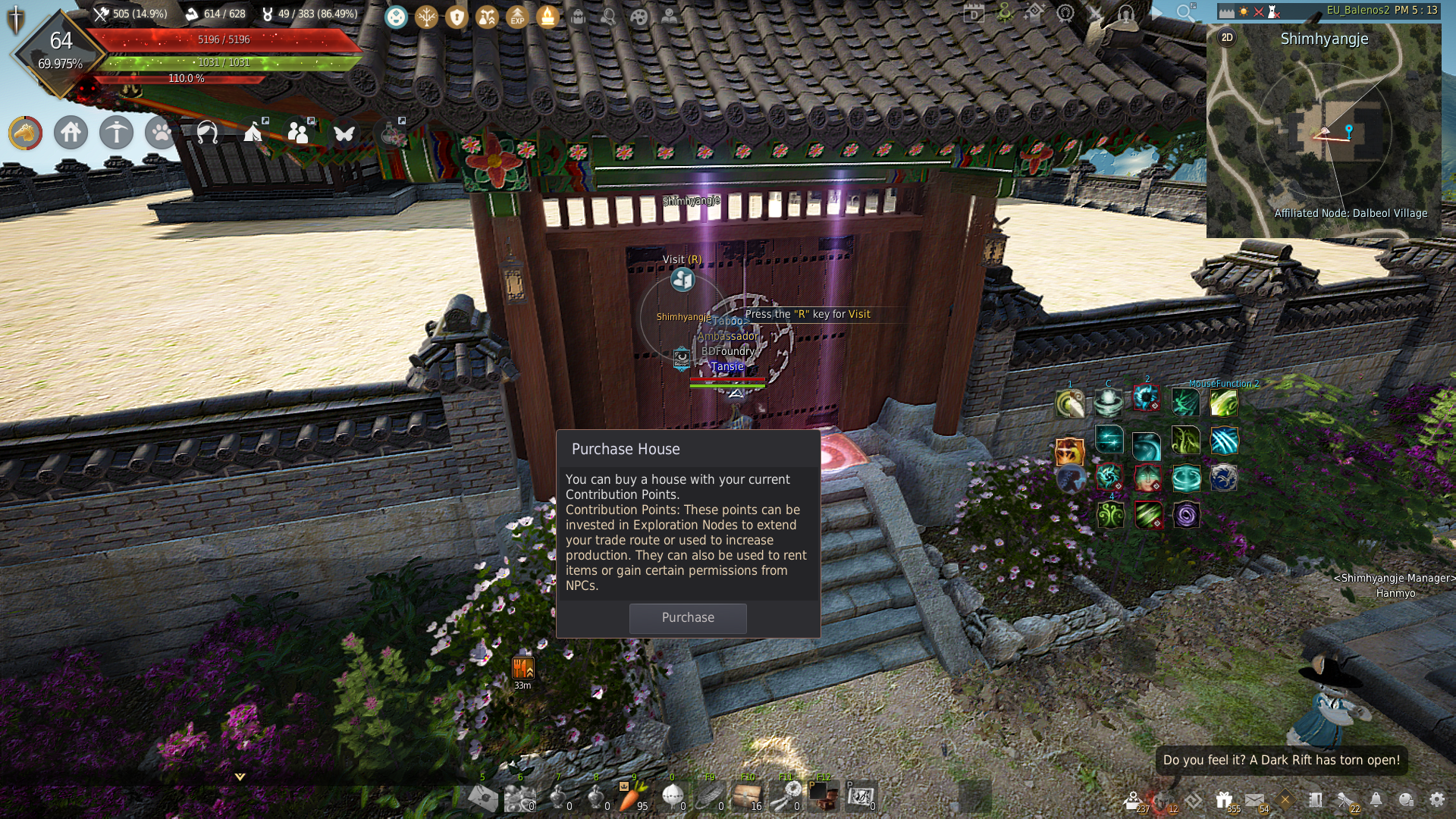
Task: Expand the chat window with the yellow chevrons
Action: point(239,777)
